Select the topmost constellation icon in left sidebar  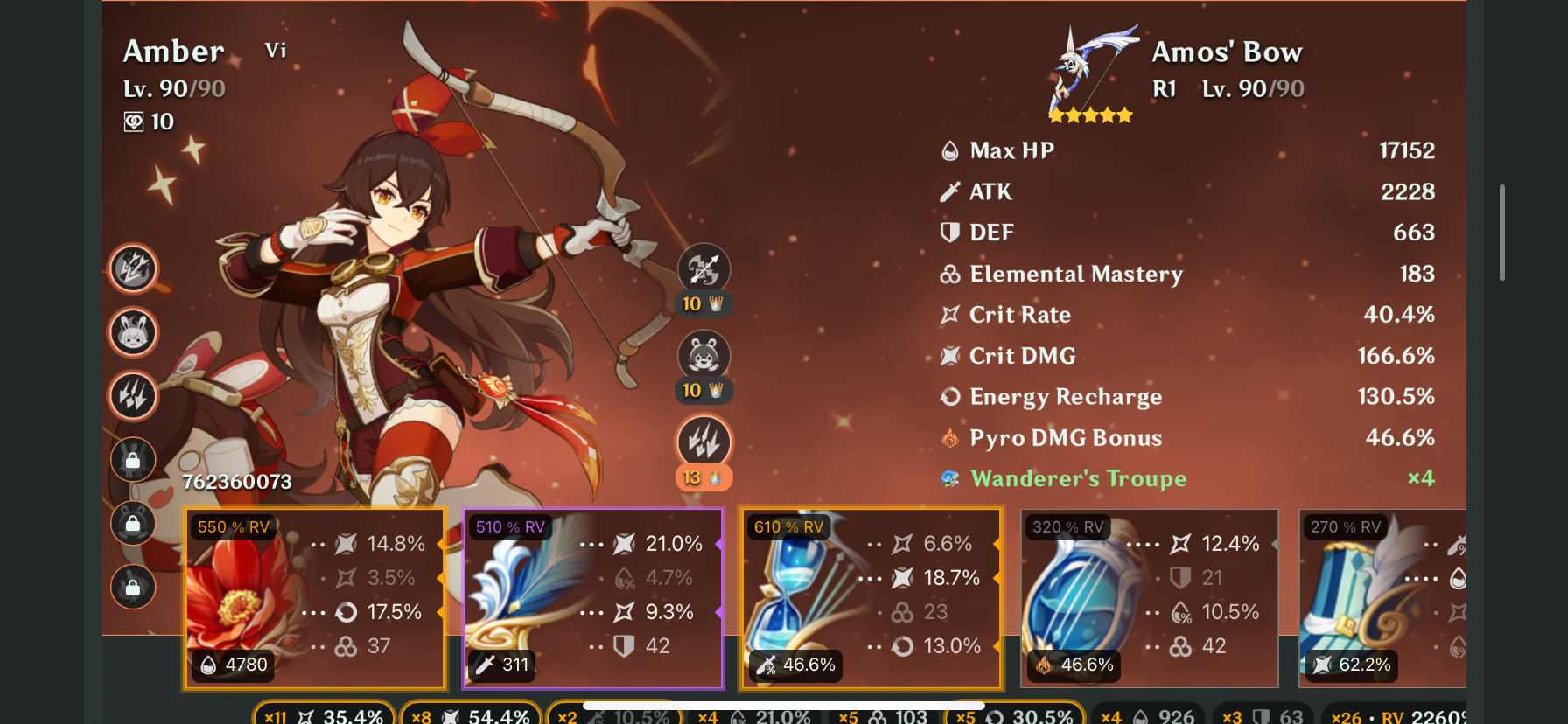pos(132,268)
